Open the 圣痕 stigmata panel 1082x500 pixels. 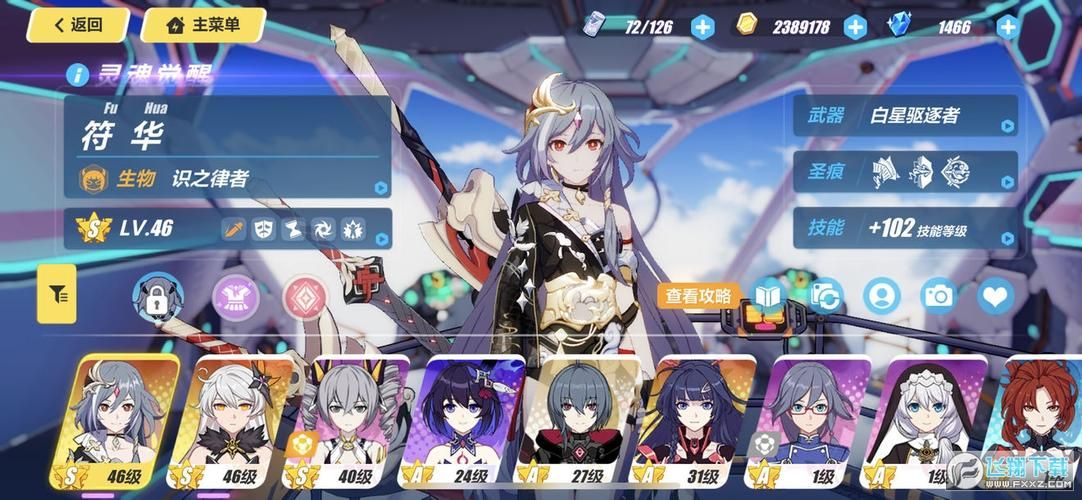906,172
